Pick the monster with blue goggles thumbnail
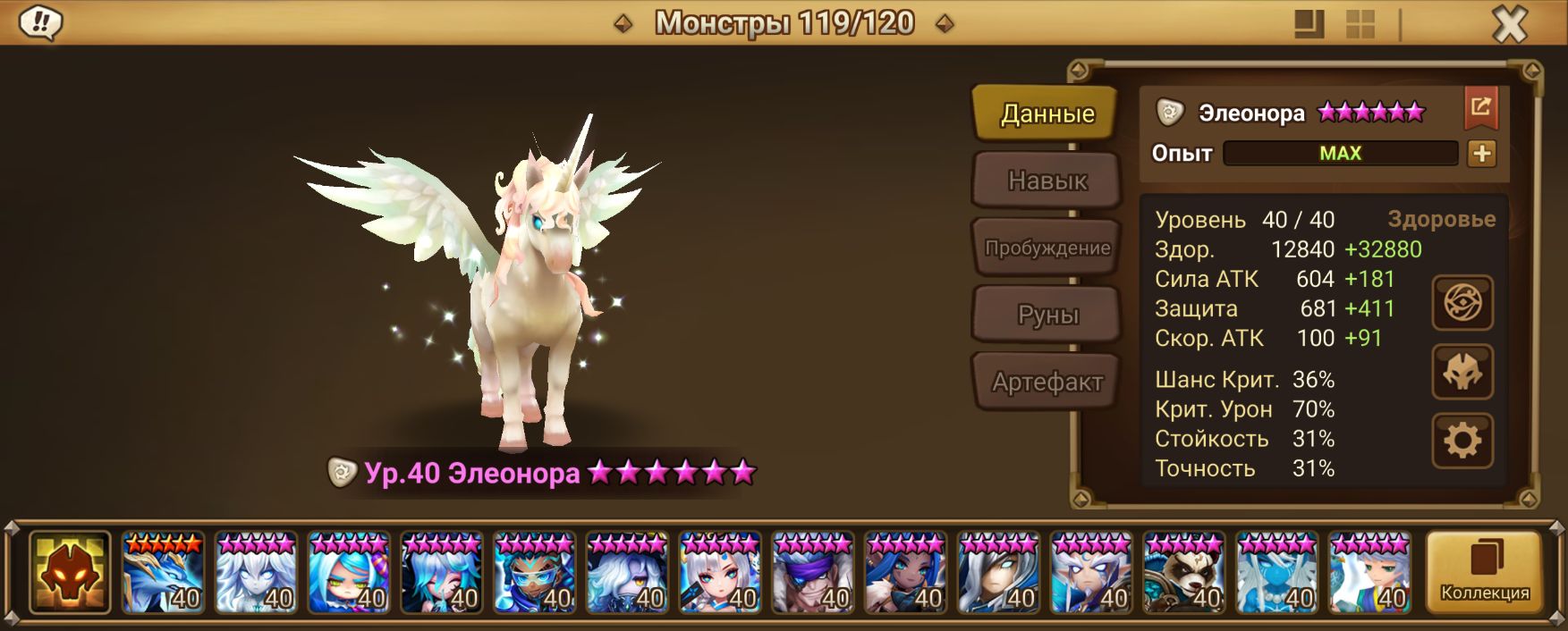This screenshot has width=1568, height=631. 534,572
